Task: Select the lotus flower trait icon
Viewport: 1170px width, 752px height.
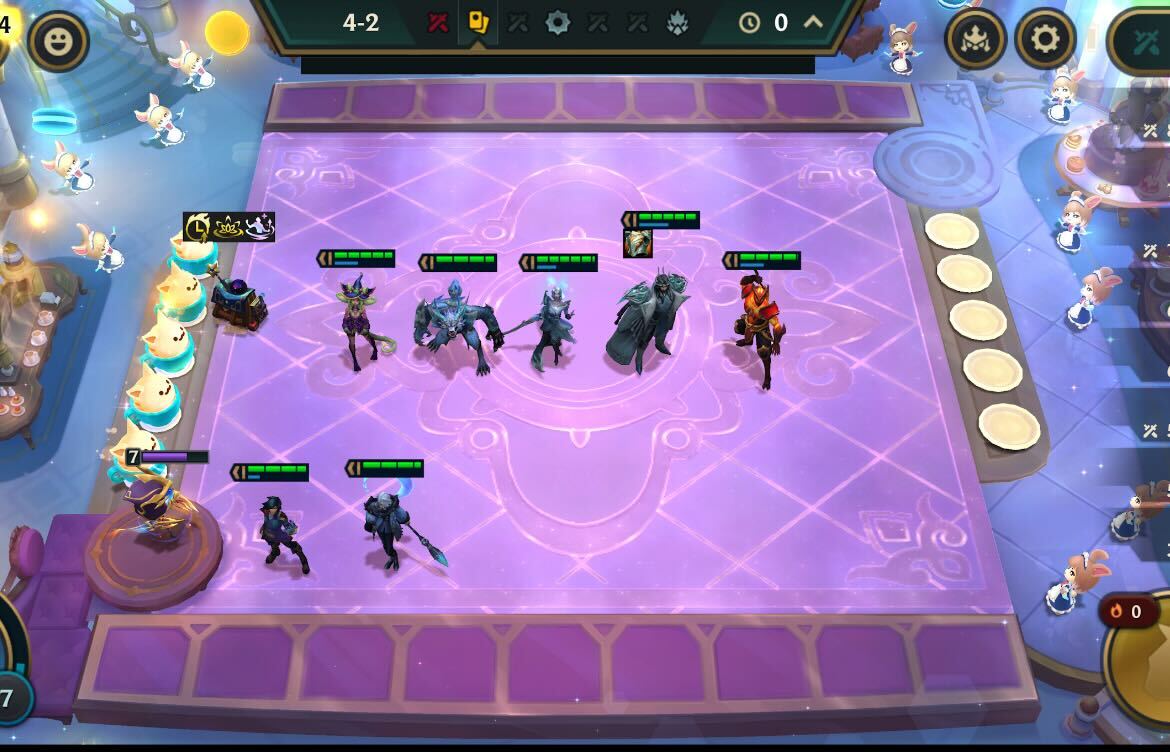Action: click(x=229, y=227)
